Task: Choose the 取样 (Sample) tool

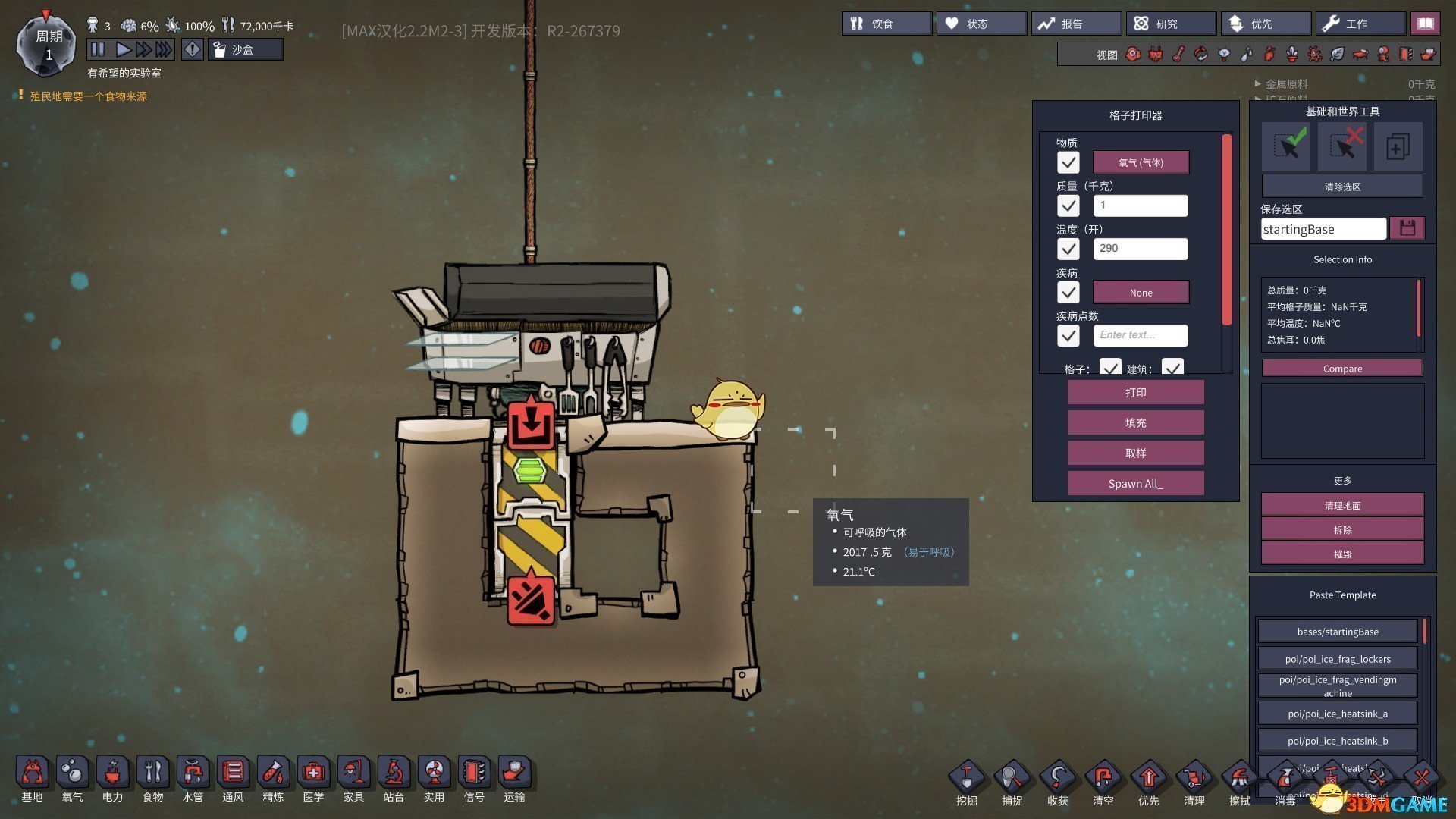Action: (1135, 453)
